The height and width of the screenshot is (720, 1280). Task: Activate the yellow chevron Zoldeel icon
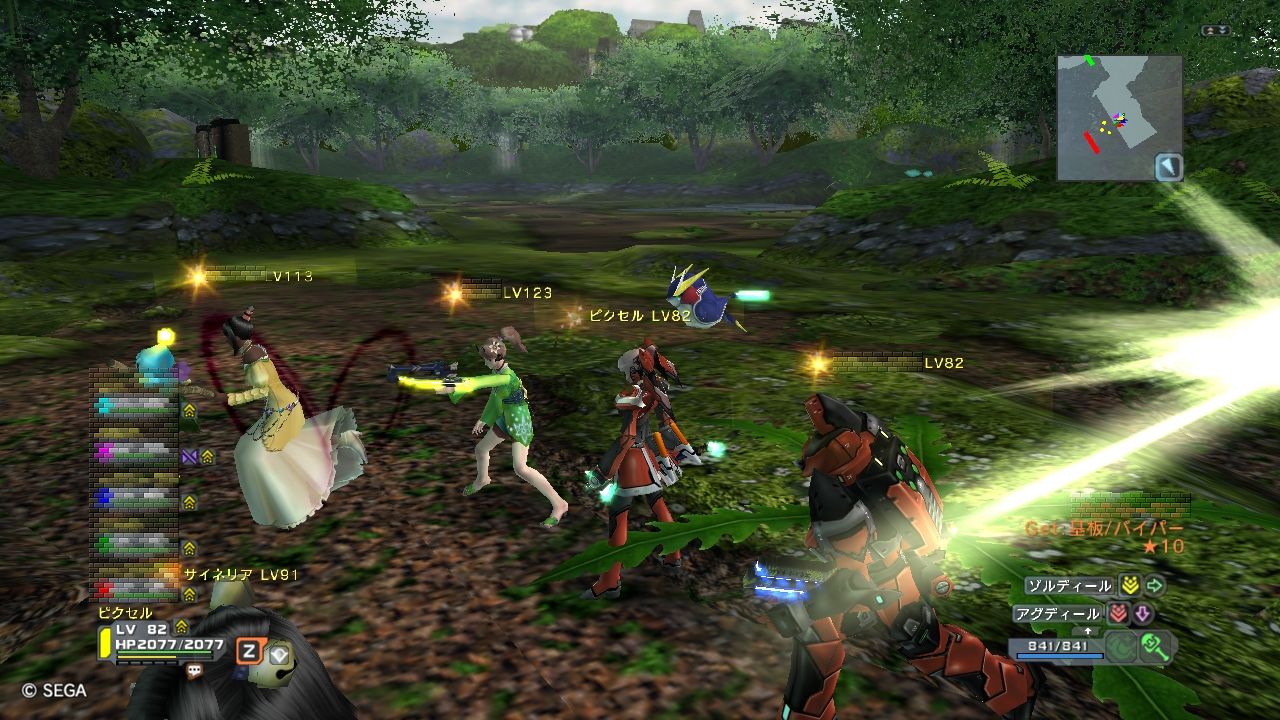[1129, 586]
